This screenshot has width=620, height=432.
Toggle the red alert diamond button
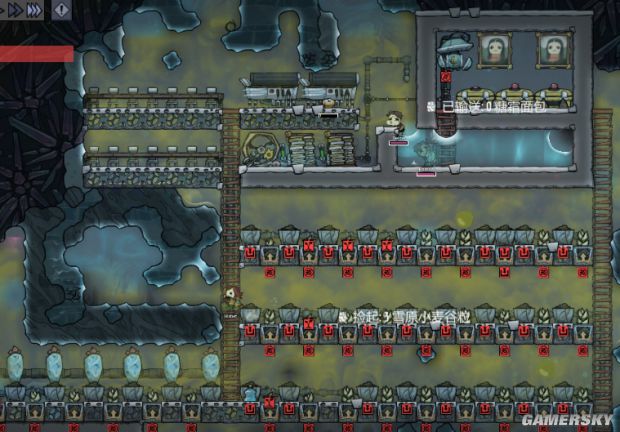(x=62, y=10)
